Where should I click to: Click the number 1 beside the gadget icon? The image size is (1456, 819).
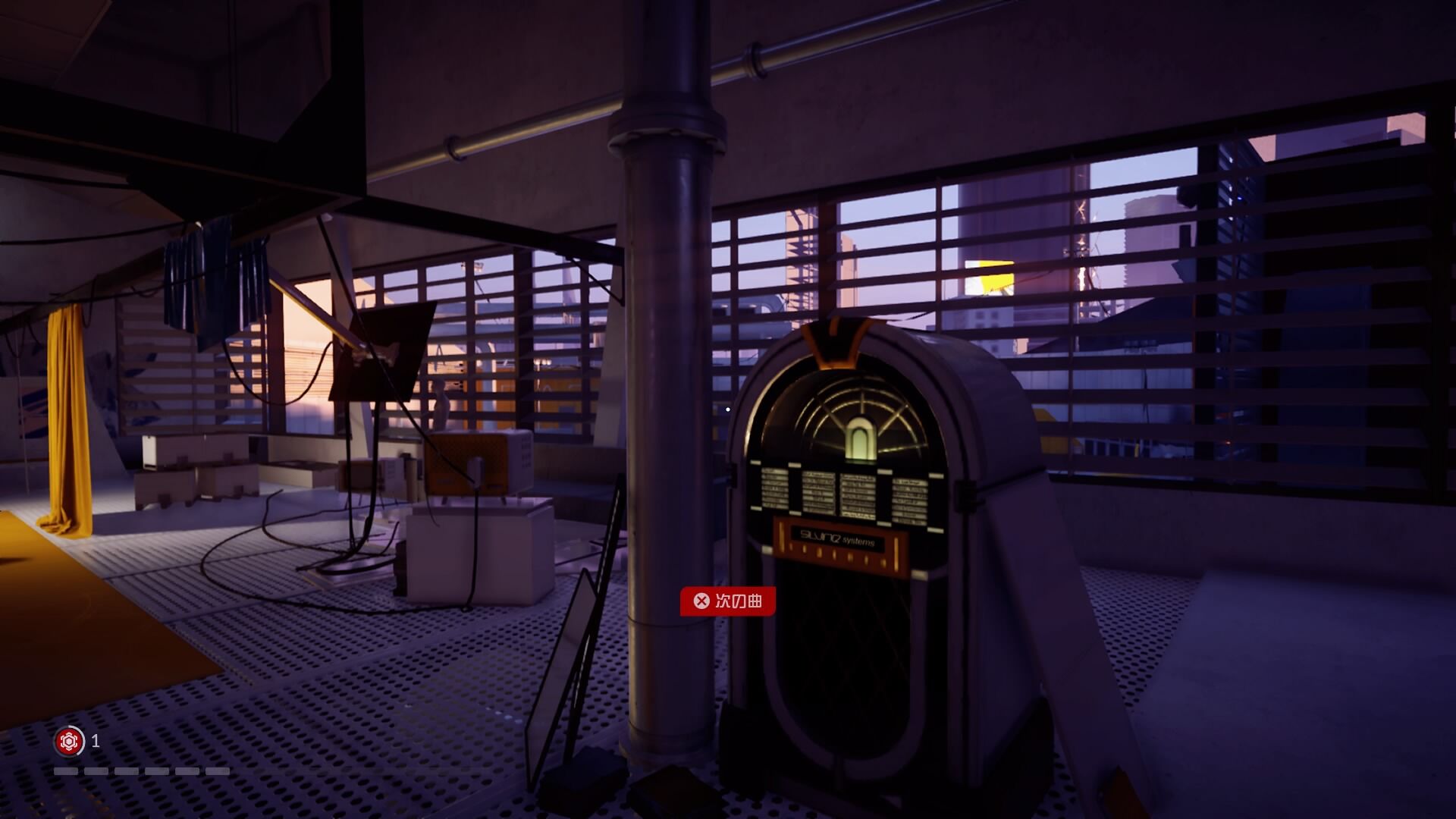coord(95,741)
